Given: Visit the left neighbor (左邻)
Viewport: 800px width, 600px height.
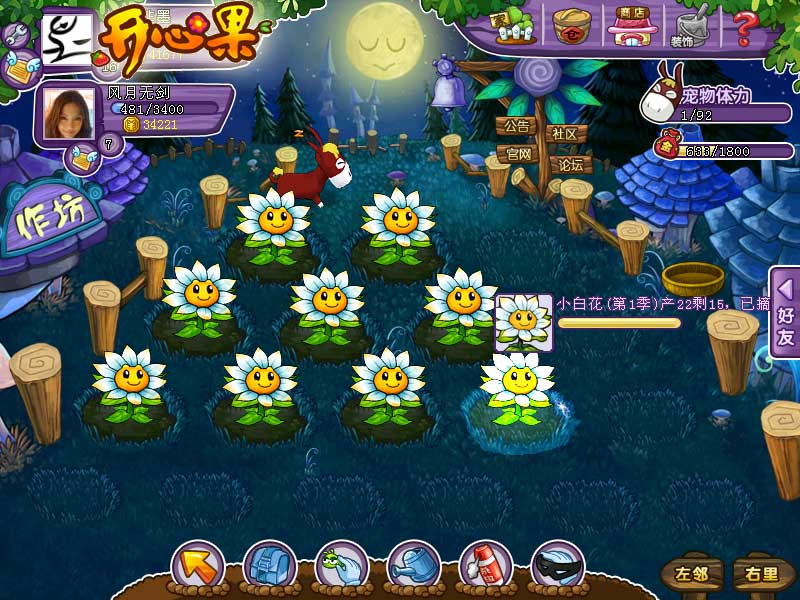Looking at the screenshot, I should [x=690, y=574].
